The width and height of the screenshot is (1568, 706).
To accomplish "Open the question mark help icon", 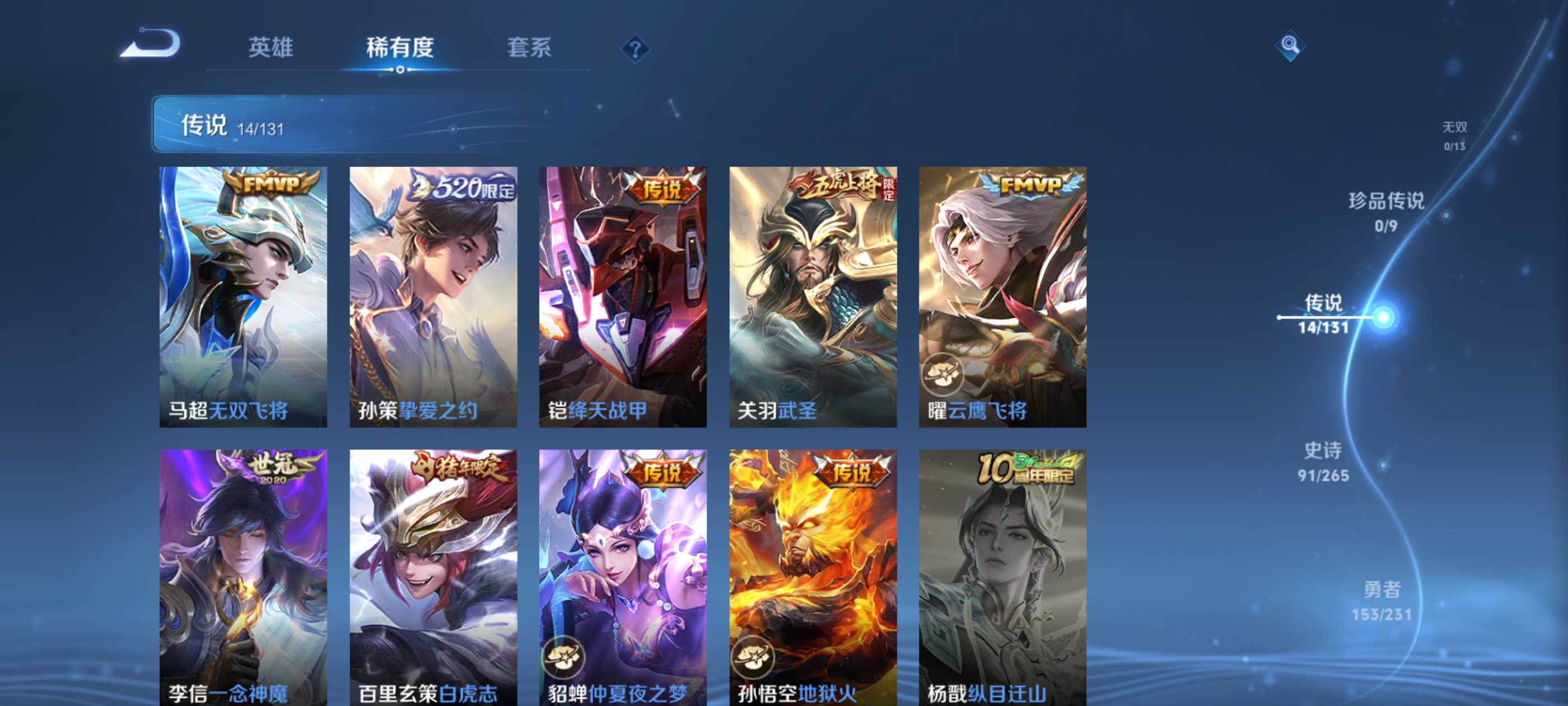I will 635,49.
